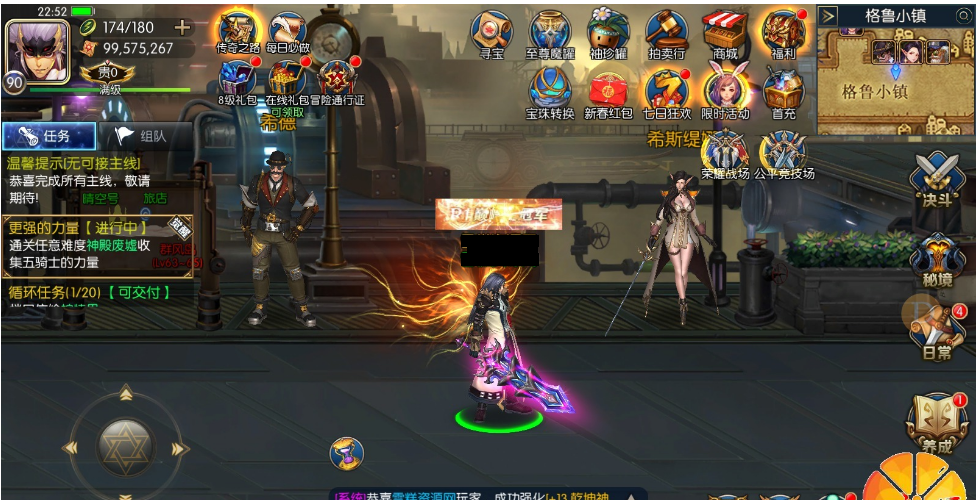977x500 pixels.
Task: Open the 限时活动 limited-time event
Action: click(725, 90)
